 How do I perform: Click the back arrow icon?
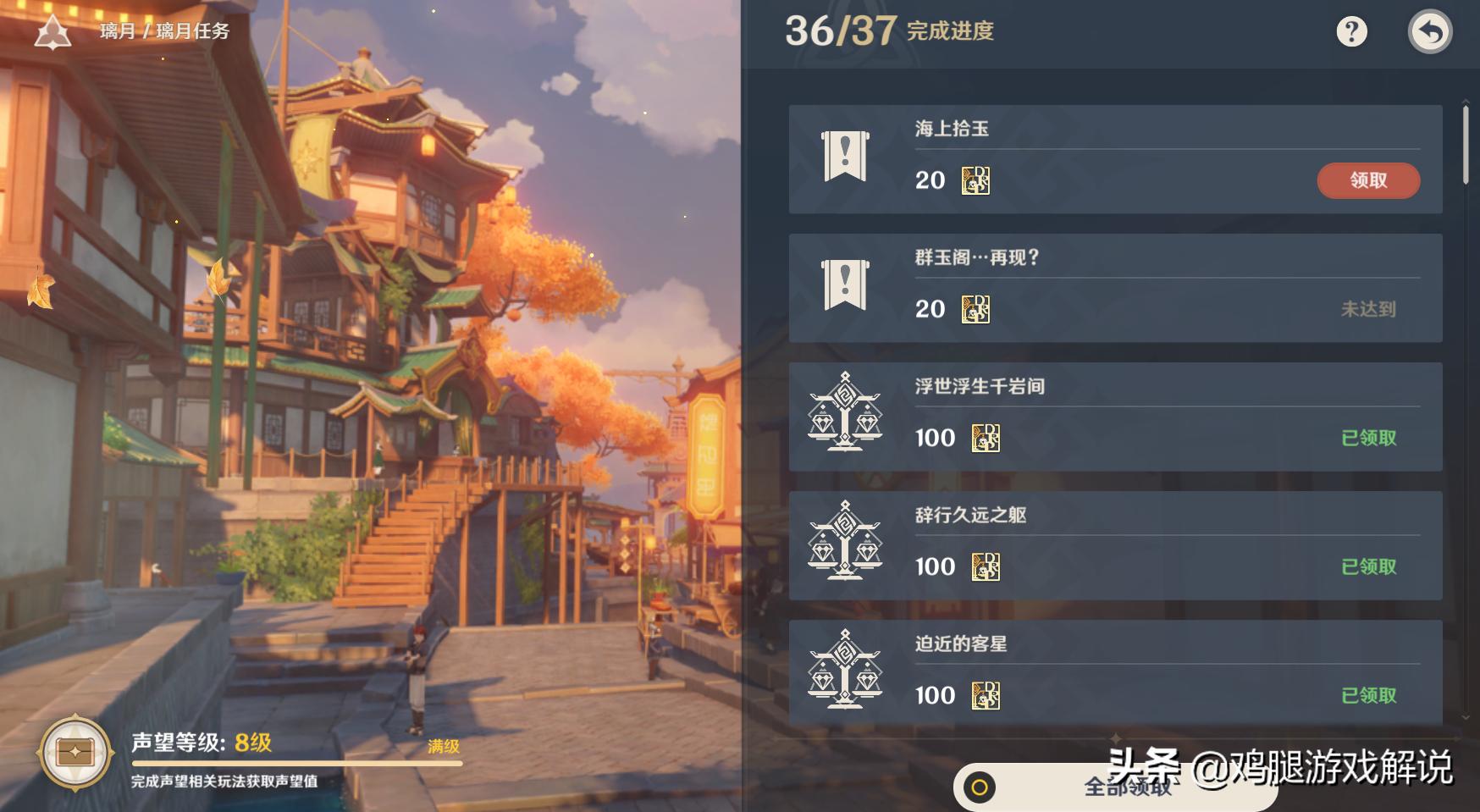1431,32
